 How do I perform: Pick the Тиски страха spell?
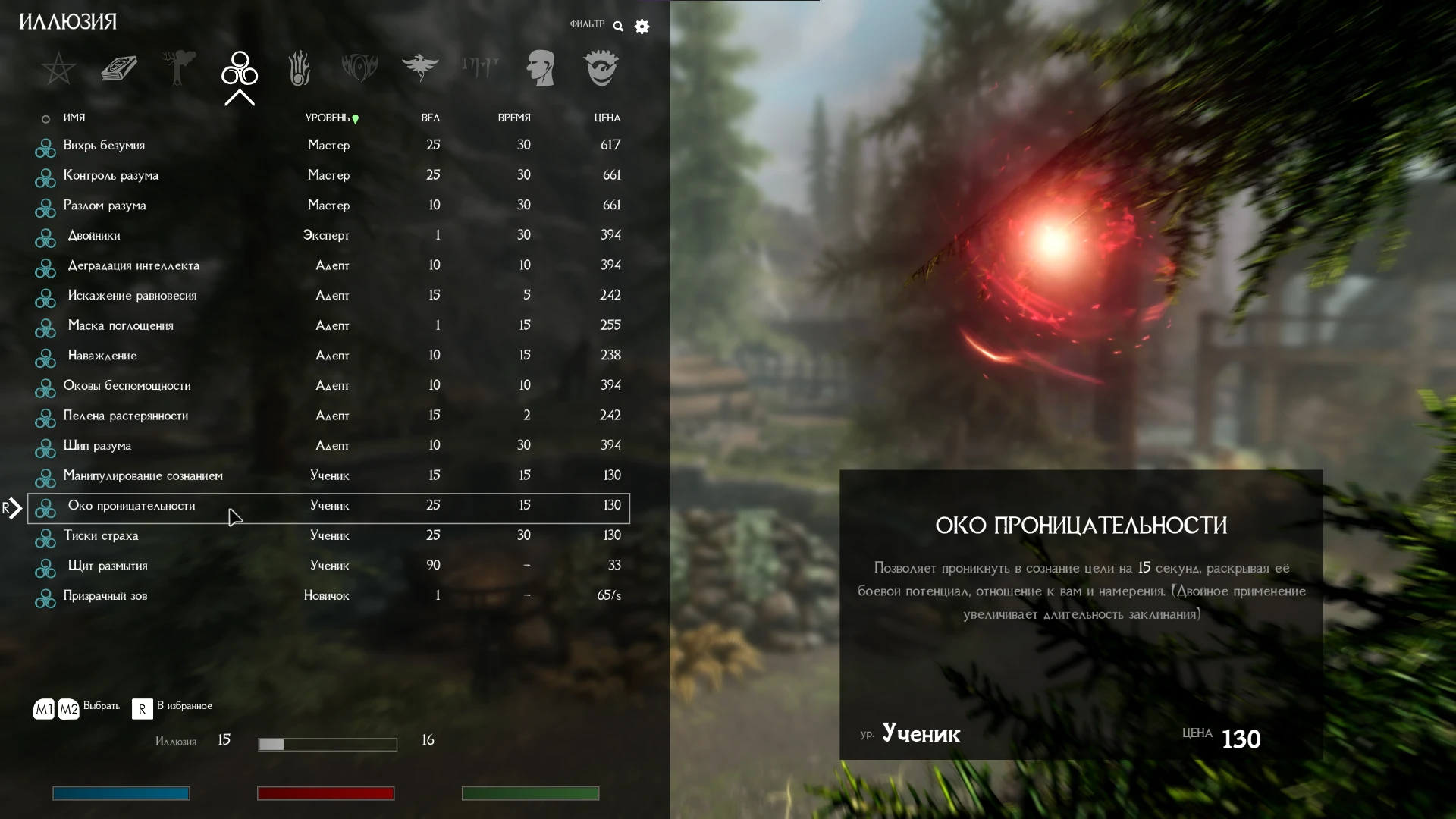101,536
